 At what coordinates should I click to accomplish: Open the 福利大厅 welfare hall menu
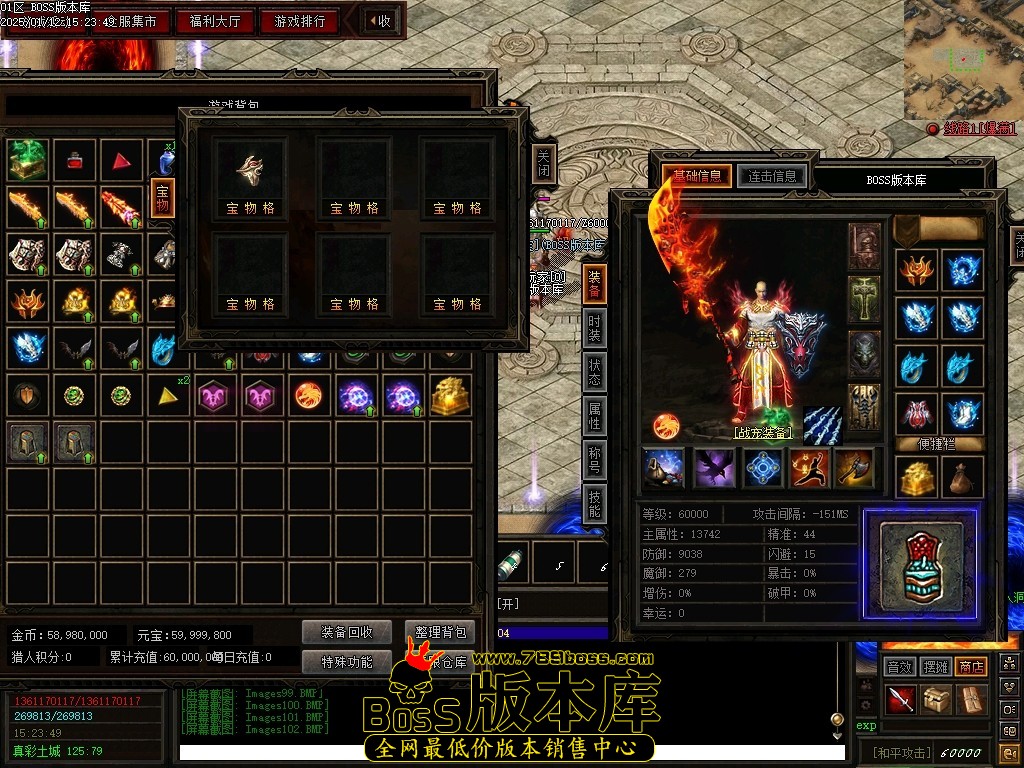point(215,21)
